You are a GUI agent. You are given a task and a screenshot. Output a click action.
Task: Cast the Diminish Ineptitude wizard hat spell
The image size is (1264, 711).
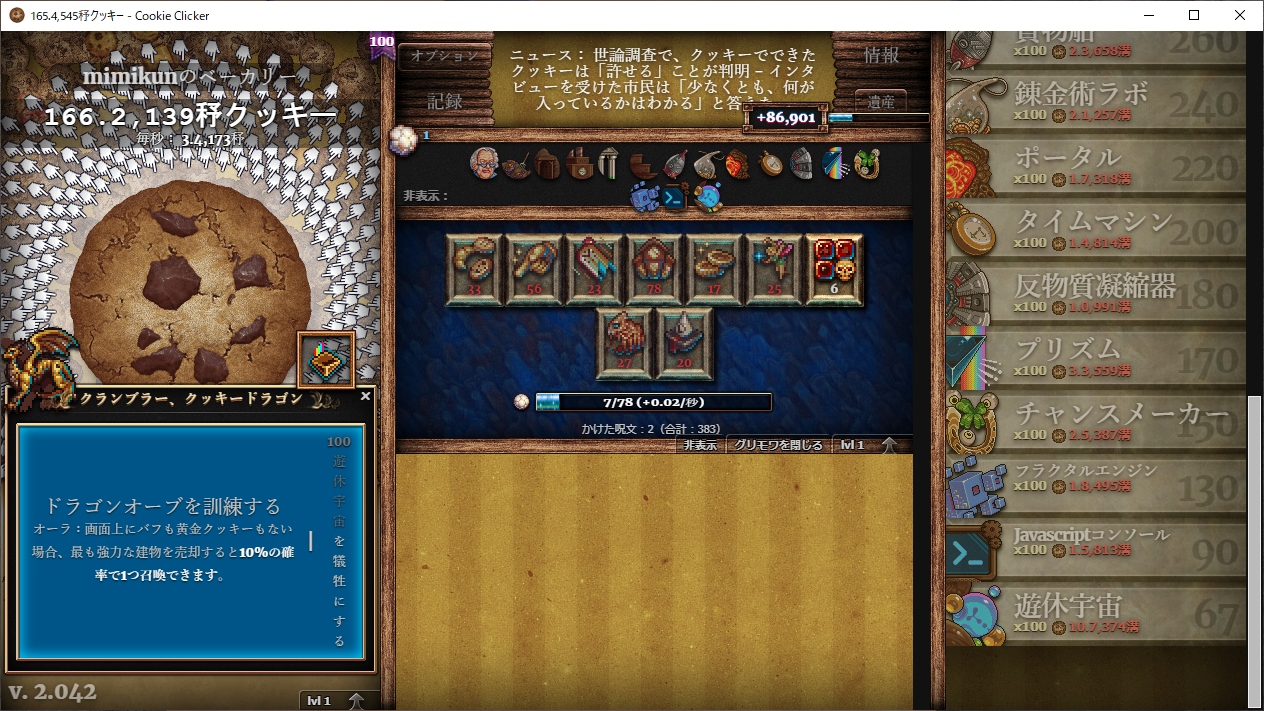point(685,343)
